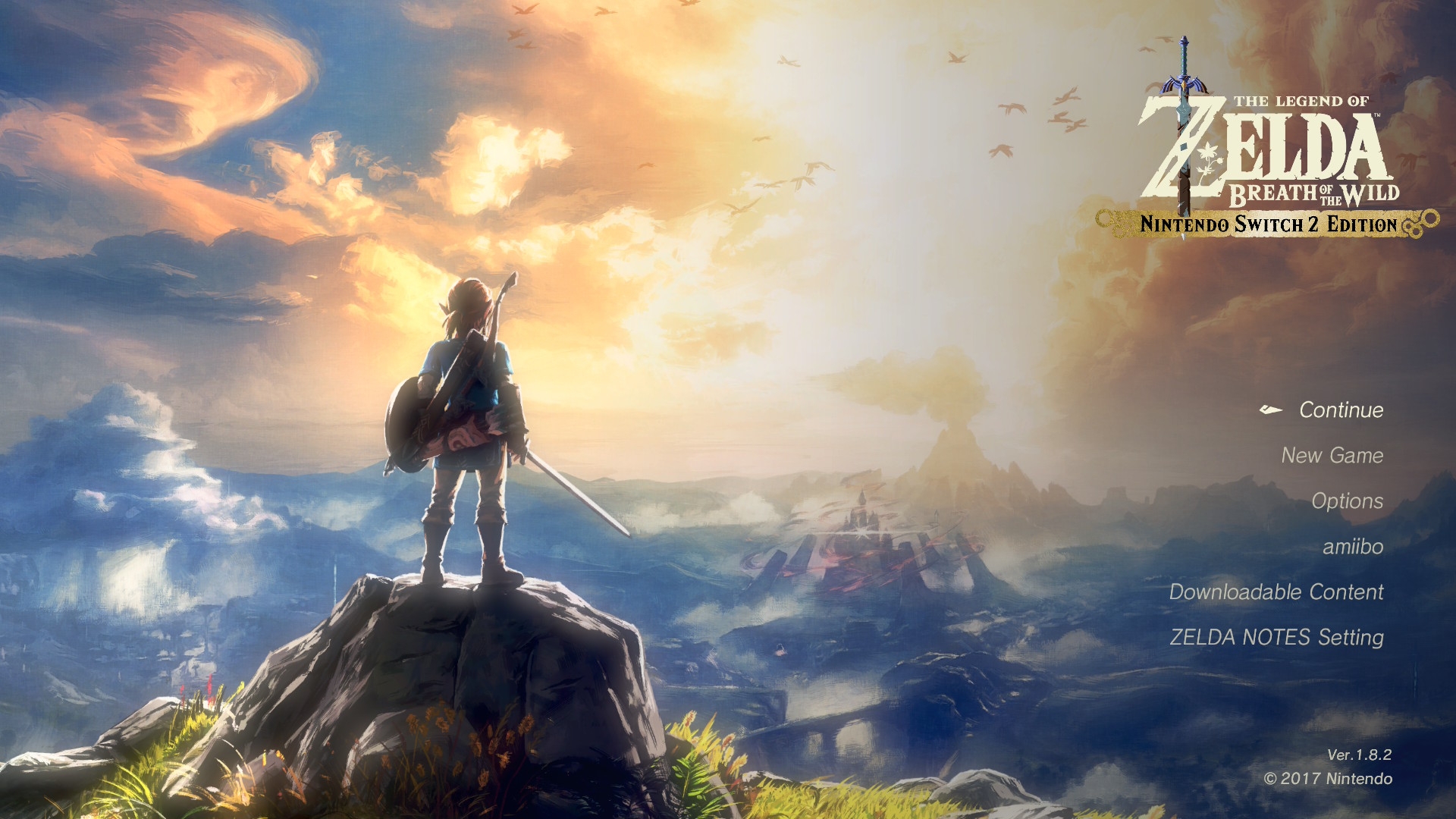Start a New Game

[x=1332, y=456]
